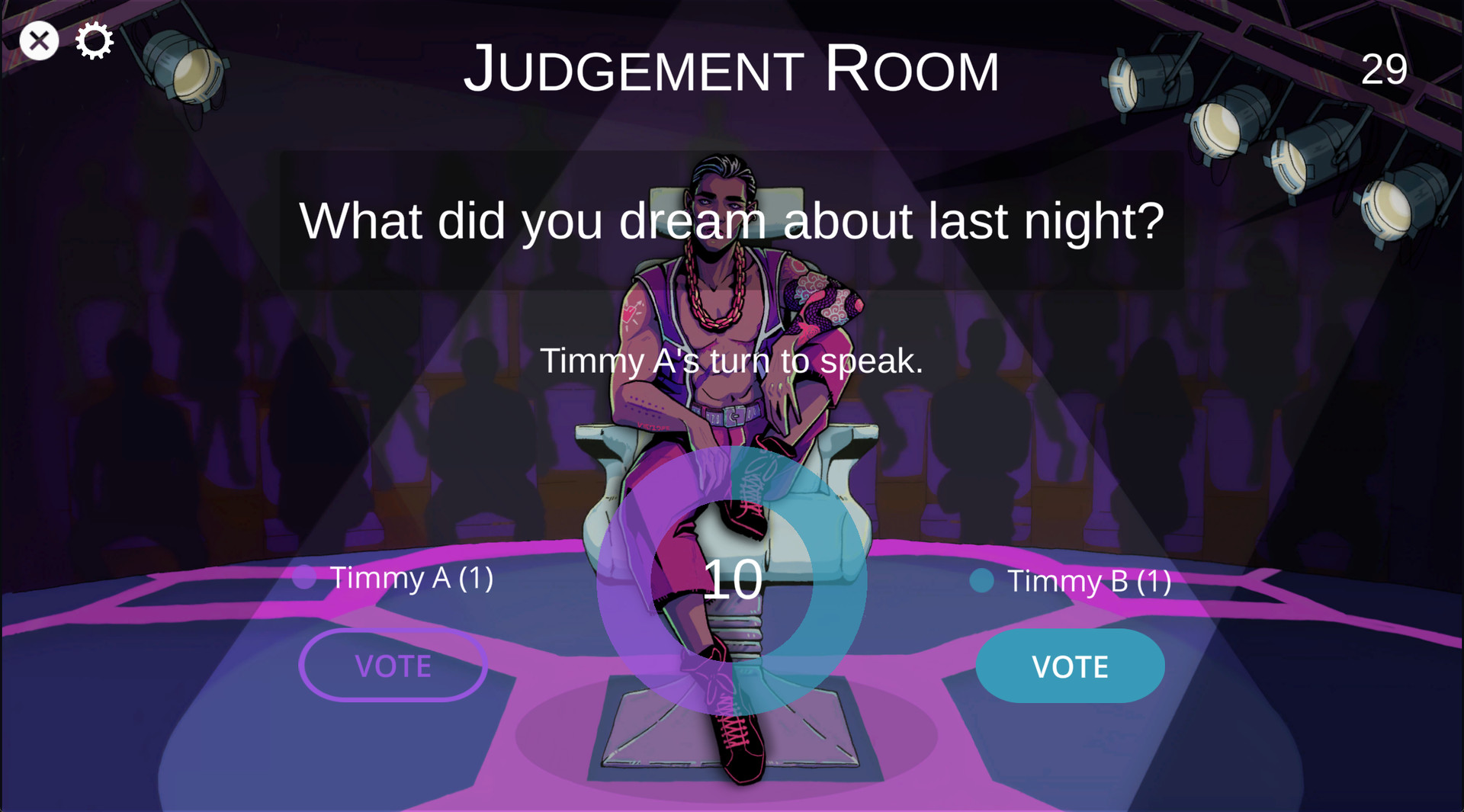Click the circular countdown timer showing 10
The image size is (1464, 812).
734,582
